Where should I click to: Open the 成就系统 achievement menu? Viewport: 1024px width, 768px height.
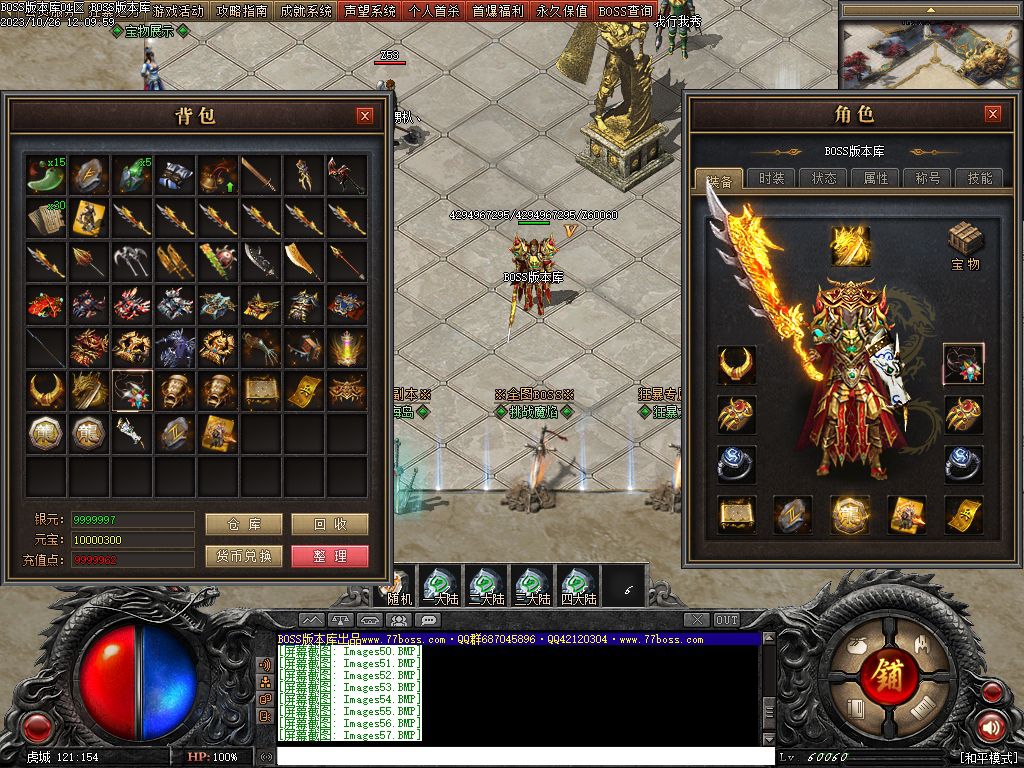(306, 11)
